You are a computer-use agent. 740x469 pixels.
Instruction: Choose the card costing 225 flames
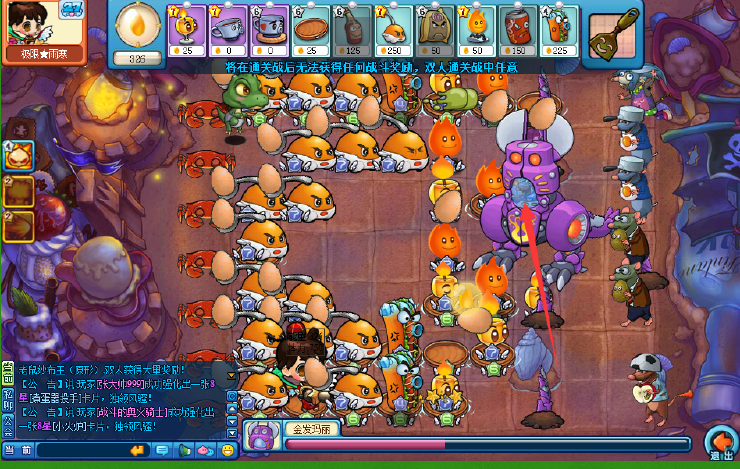pyautogui.click(x=559, y=28)
